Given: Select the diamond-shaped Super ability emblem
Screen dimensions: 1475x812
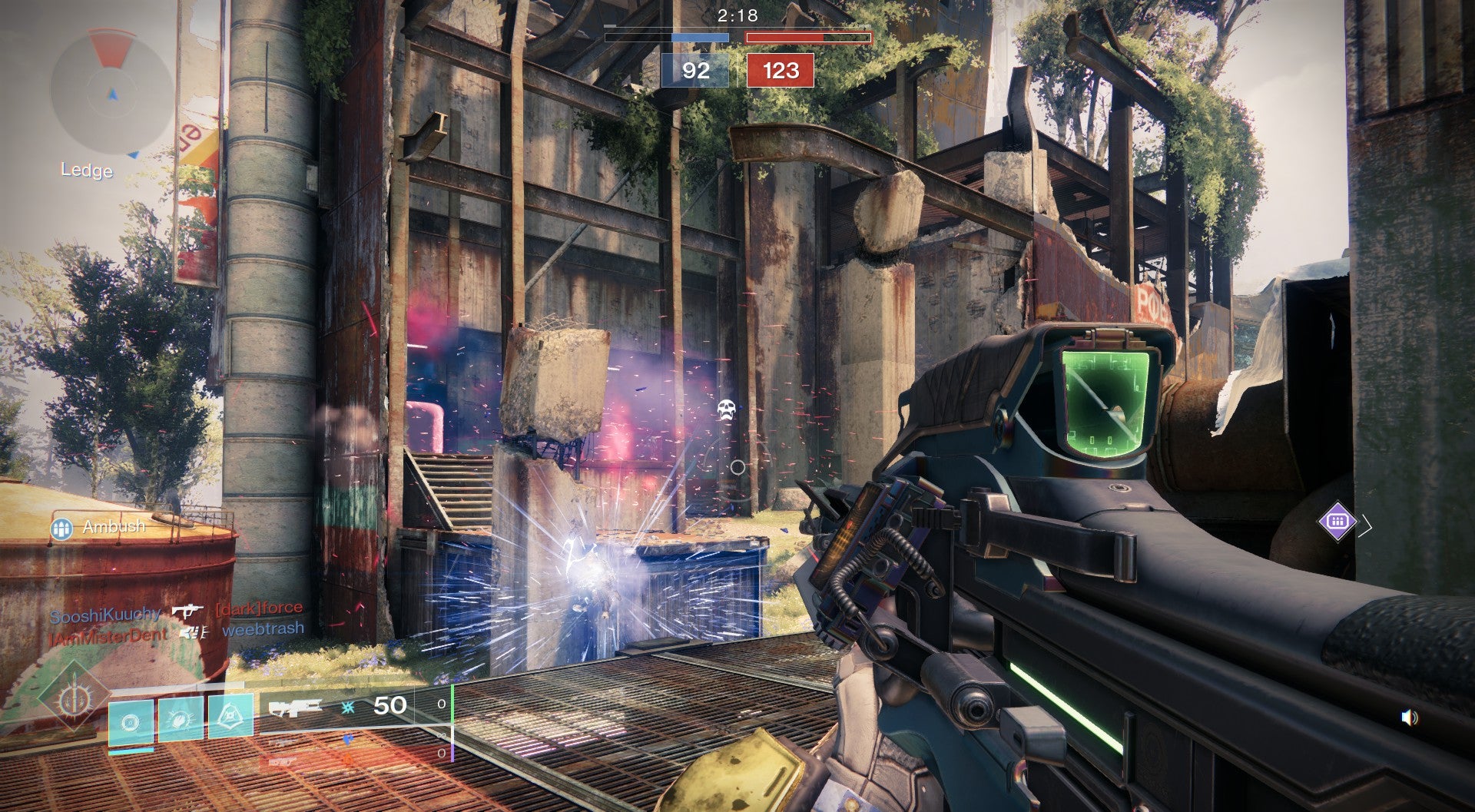Looking at the screenshot, I should pos(75,699).
